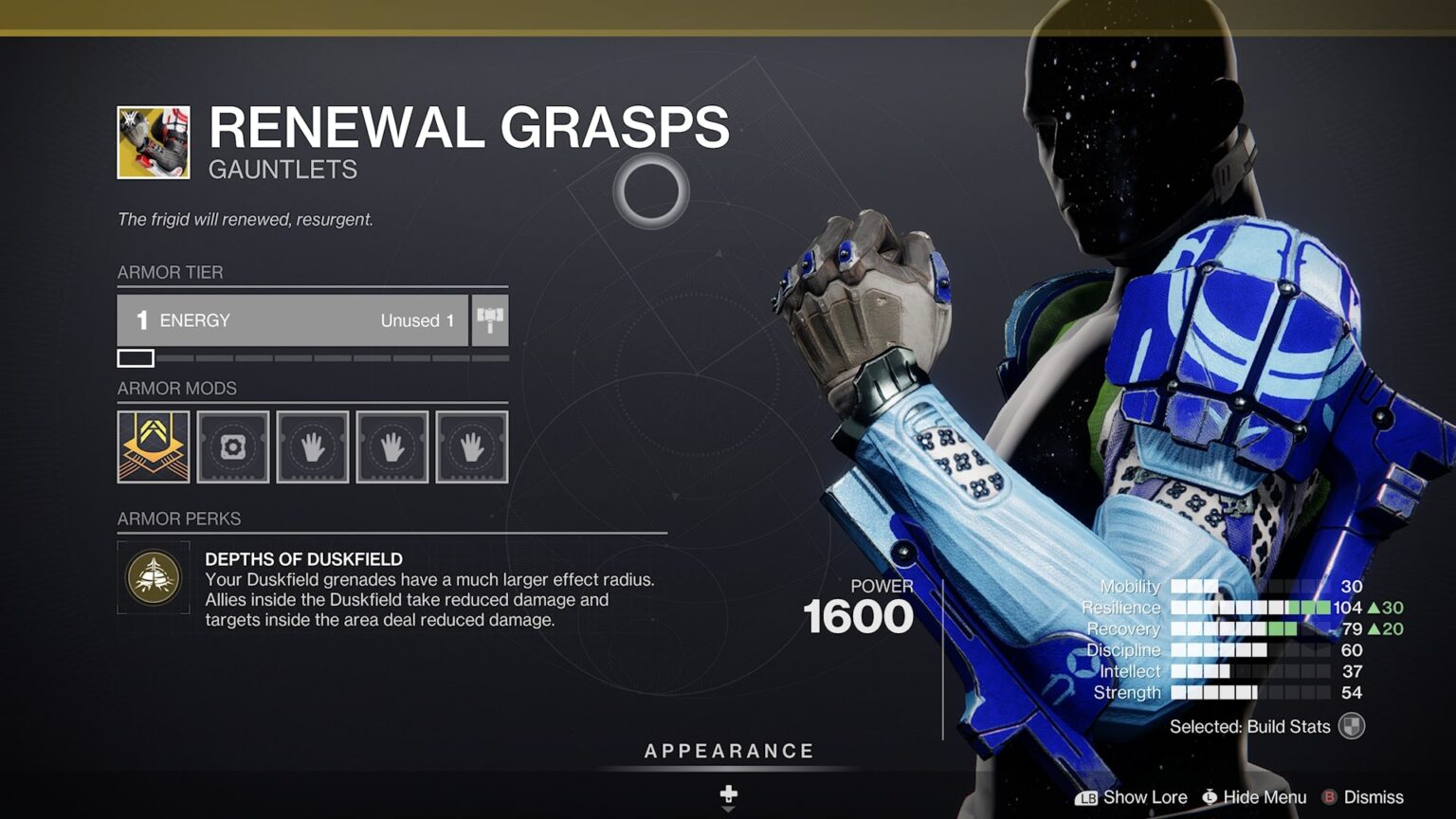Expand the Appearance section

pos(728,750)
